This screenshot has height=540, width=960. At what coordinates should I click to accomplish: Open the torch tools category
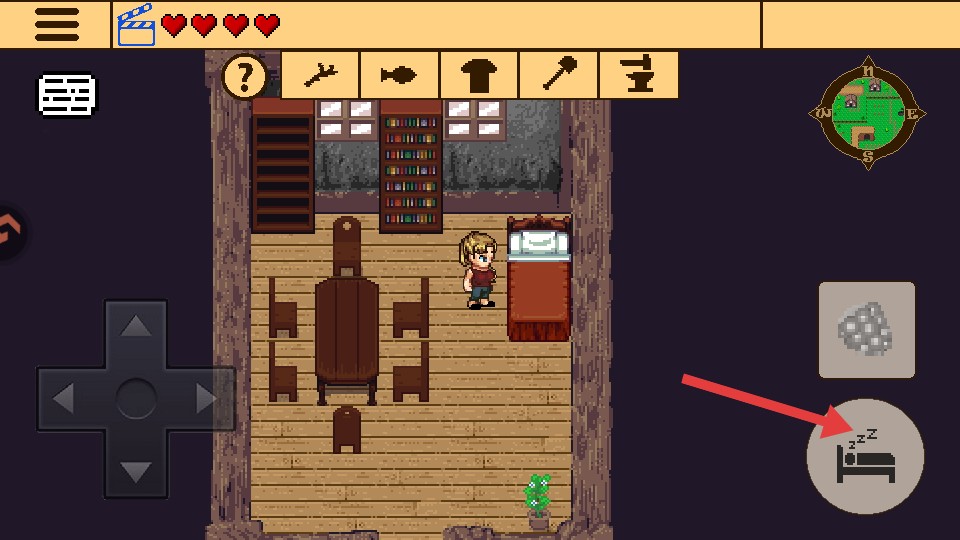coord(558,76)
